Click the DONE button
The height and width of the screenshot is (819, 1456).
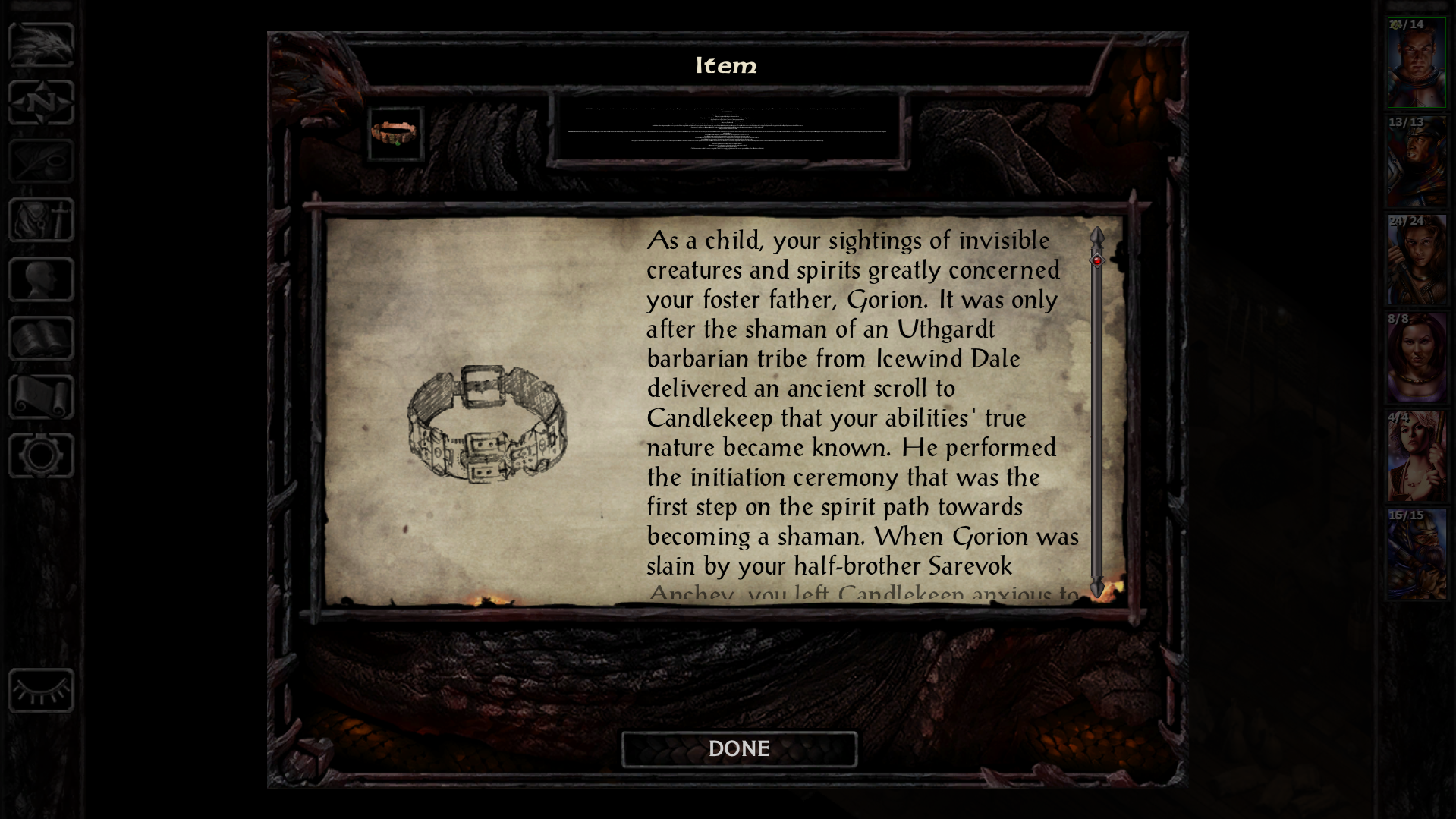click(739, 749)
